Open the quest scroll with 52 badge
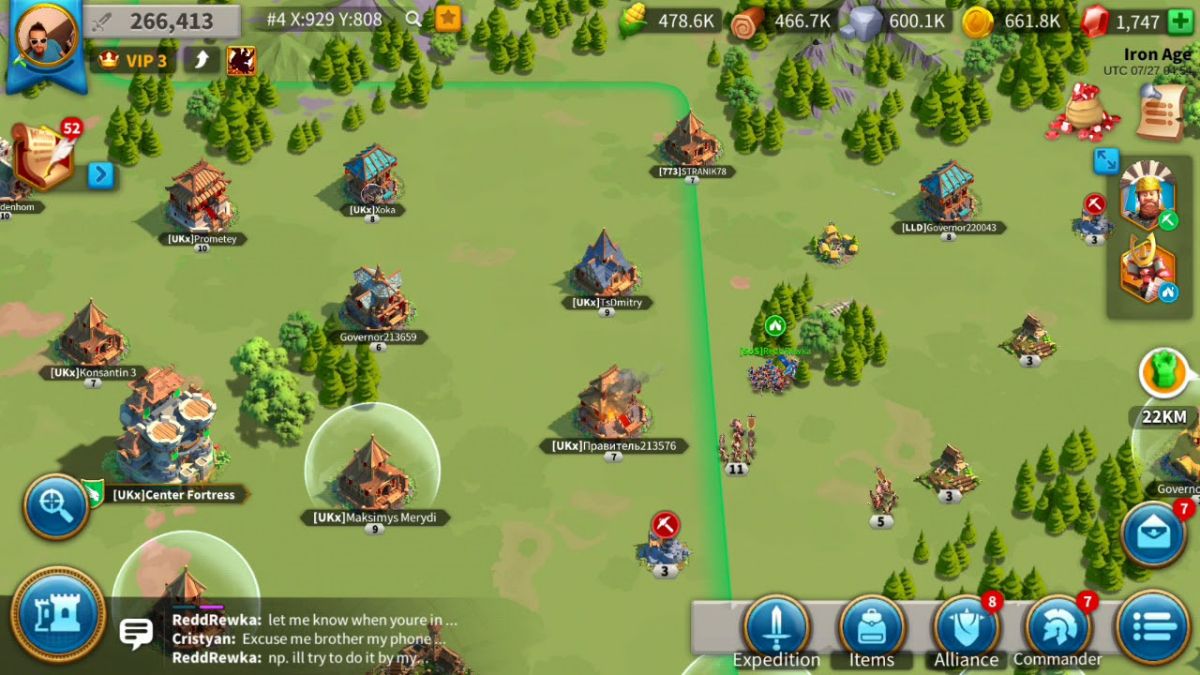The image size is (1200, 675). pyautogui.click(x=45, y=156)
